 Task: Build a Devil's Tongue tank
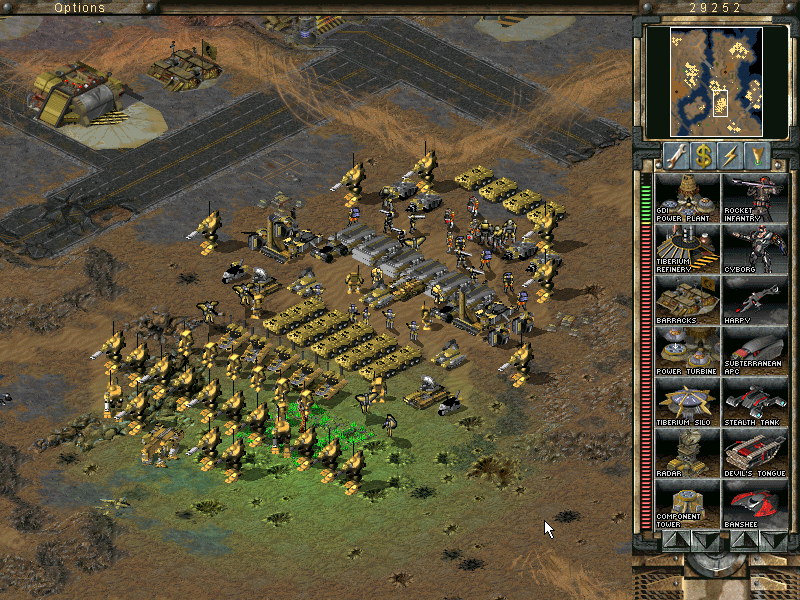tap(754, 452)
